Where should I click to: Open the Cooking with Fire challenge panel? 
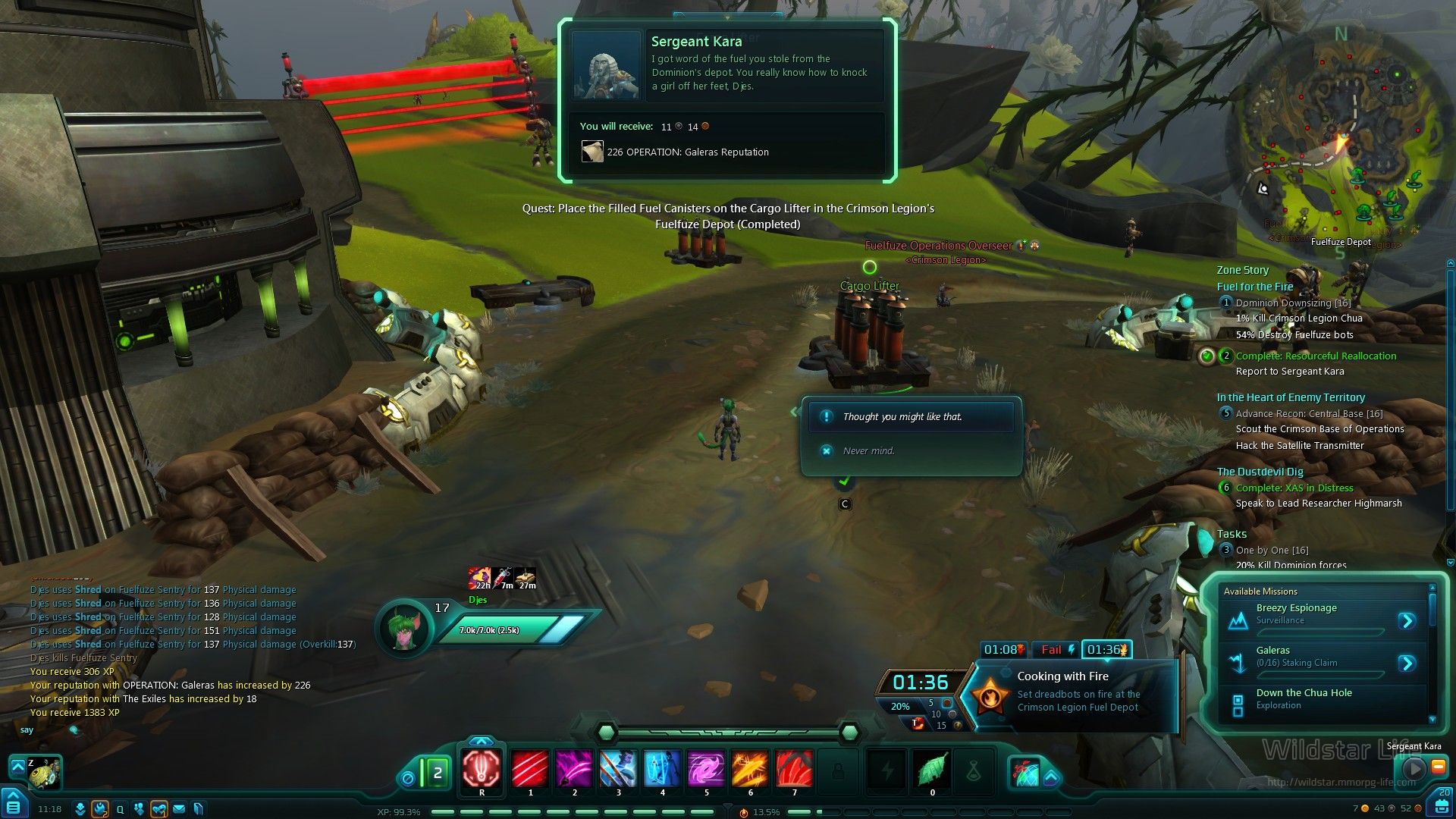point(1077,692)
